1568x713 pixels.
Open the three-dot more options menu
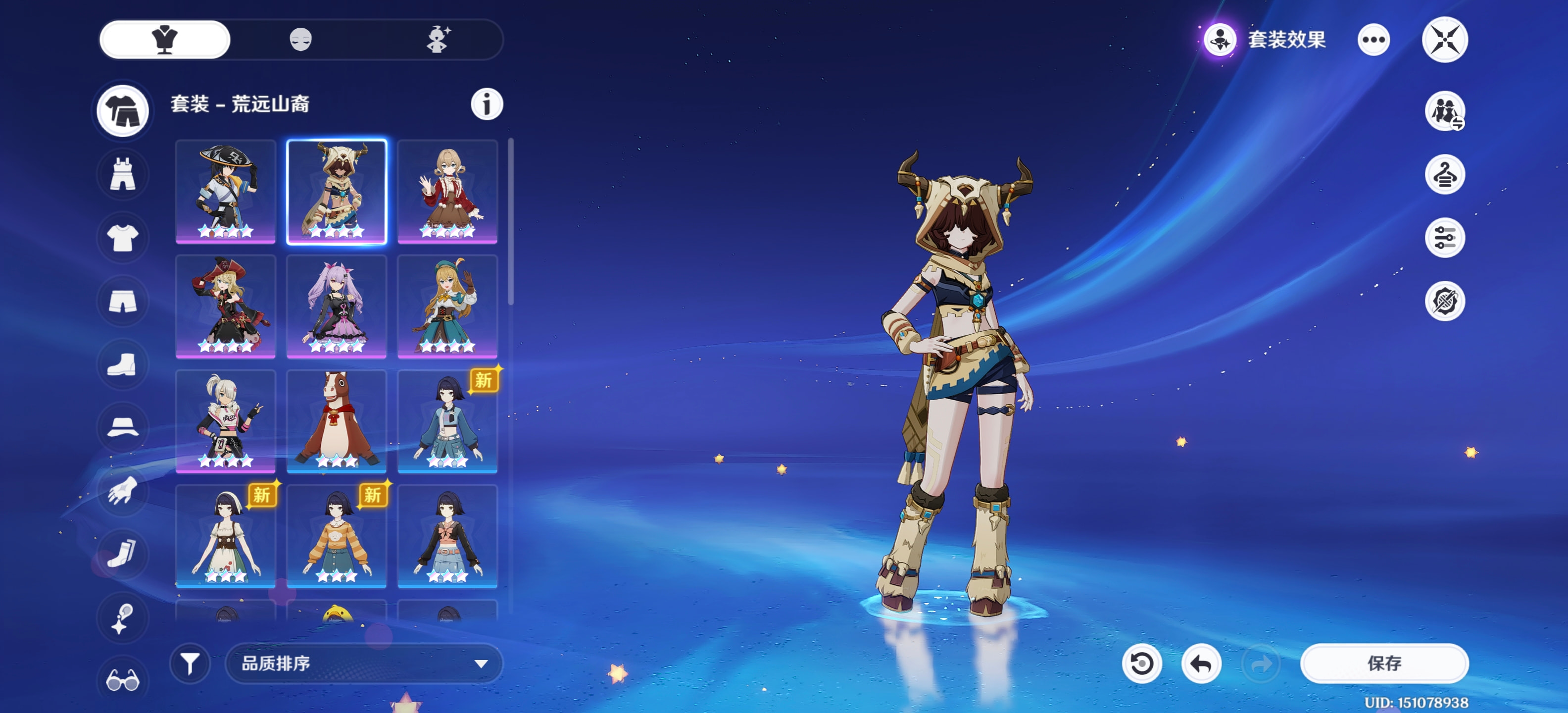(1373, 40)
